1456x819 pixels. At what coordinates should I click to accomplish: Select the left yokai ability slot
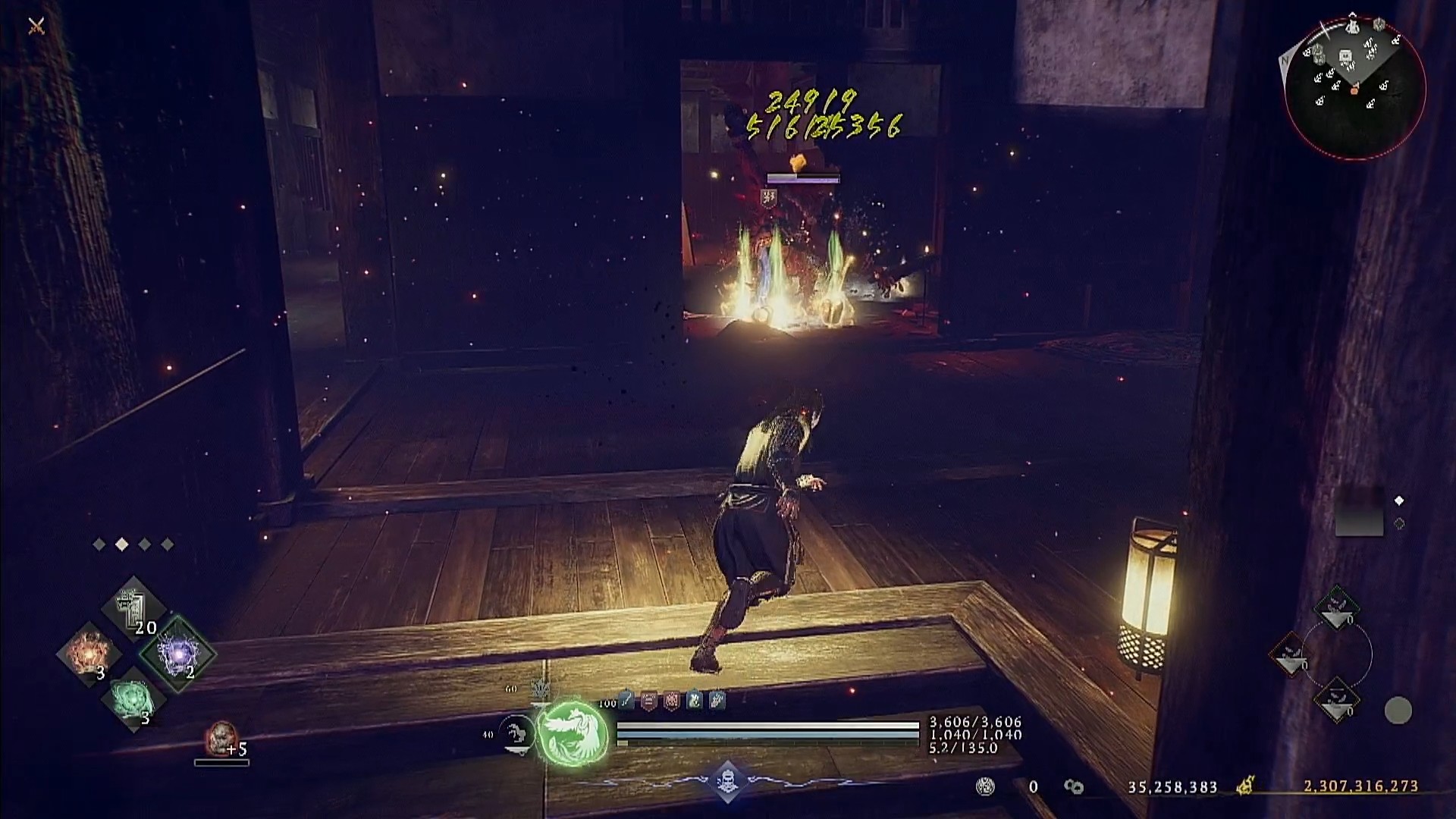click(1290, 654)
